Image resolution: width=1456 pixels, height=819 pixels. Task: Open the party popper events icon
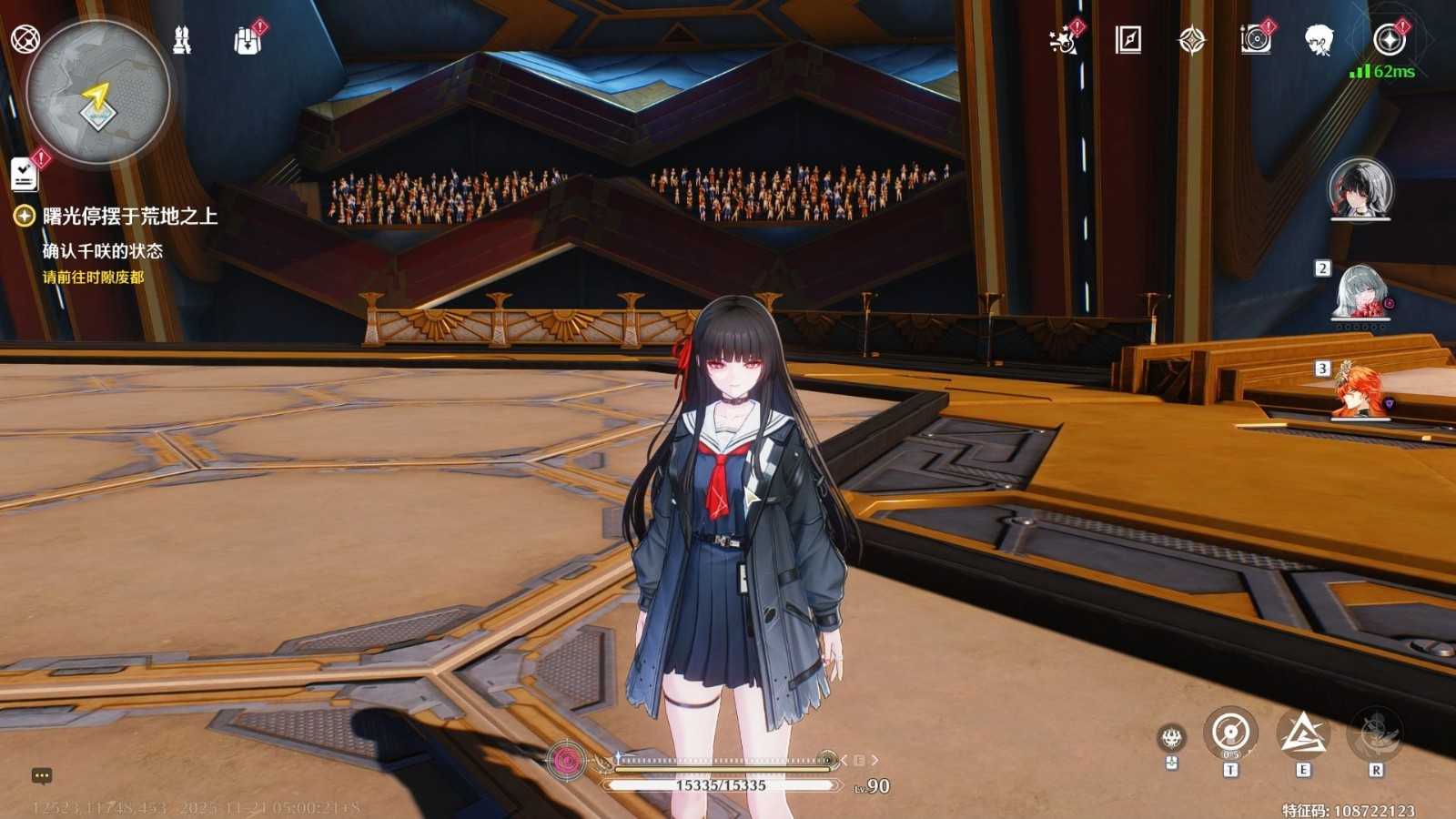tap(1063, 40)
